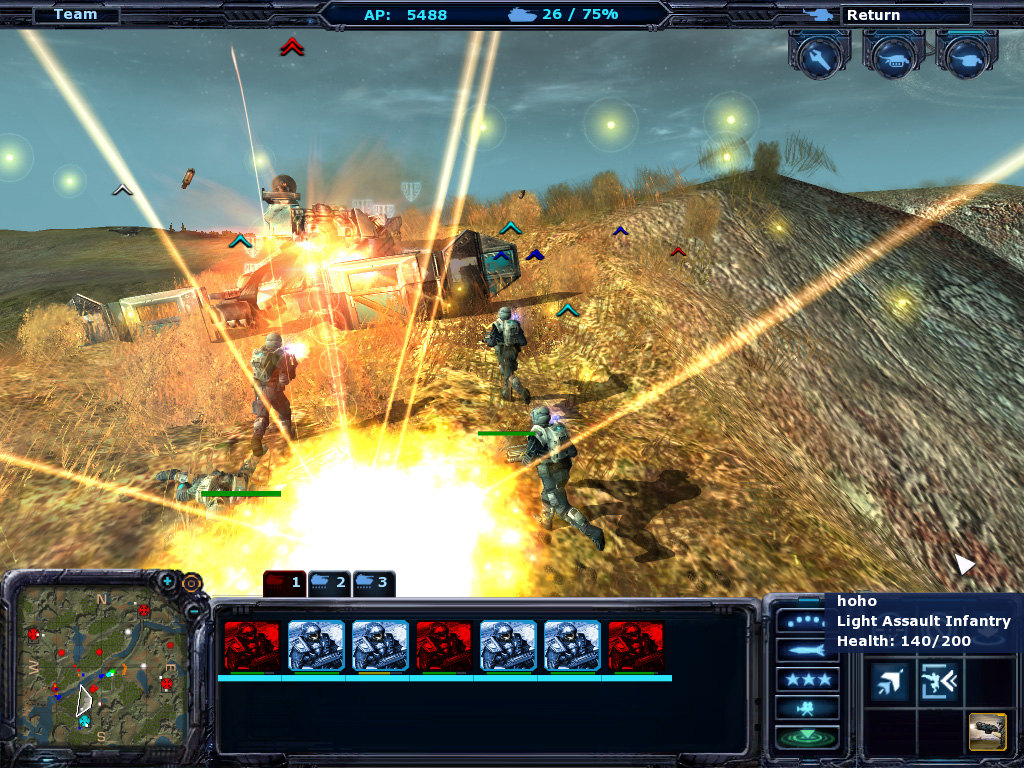Image resolution: width=1024 pixels, height=768 pixels.
Task: Activate the wrench repair button
Action: tap(819, 59)
